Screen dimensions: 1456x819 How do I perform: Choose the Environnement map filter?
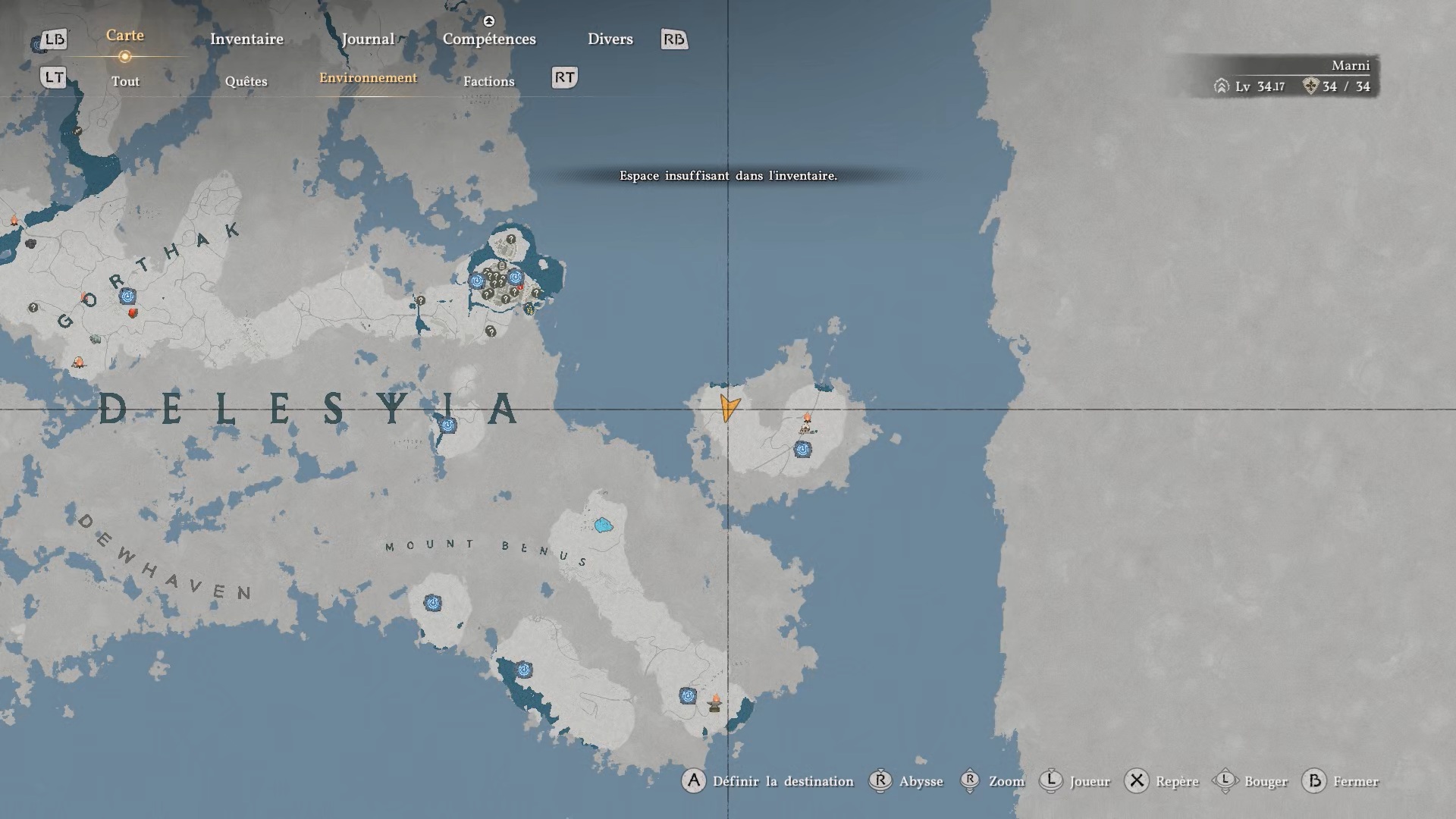368,78
